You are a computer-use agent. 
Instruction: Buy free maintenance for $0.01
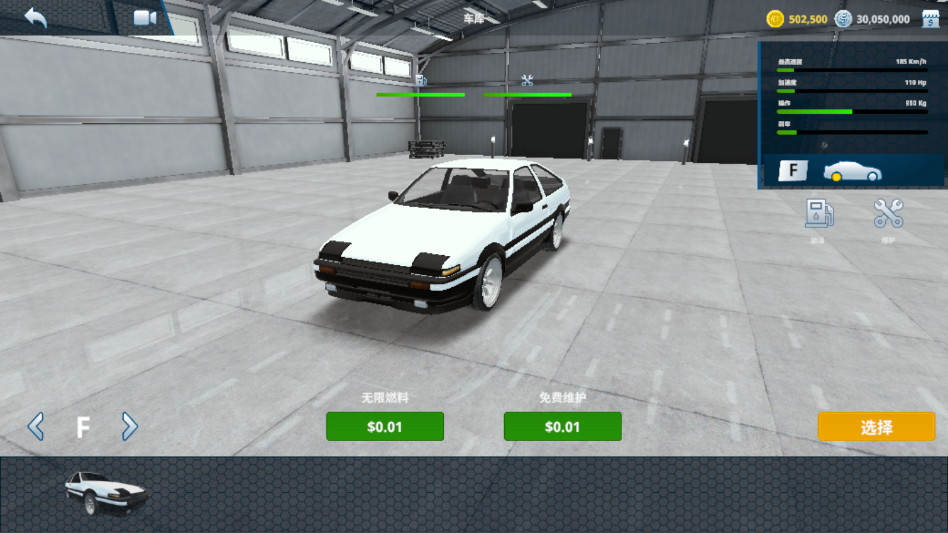[x=562, y=427]
